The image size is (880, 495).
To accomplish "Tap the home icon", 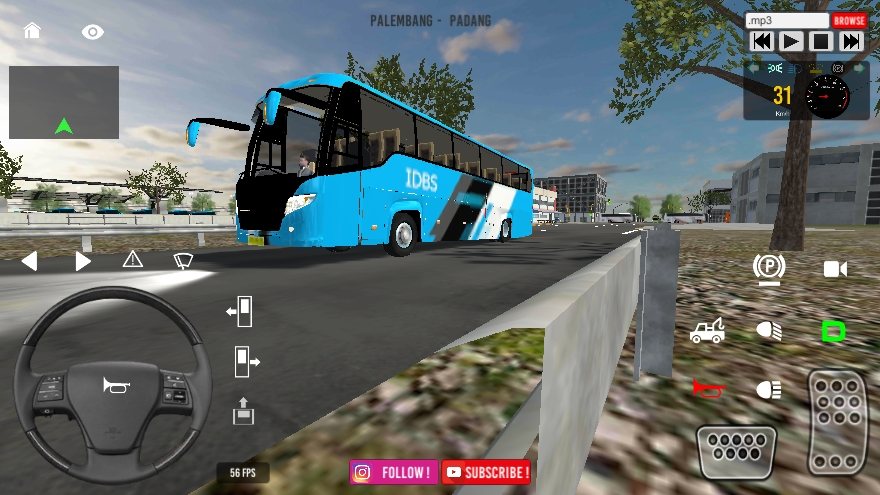I will pos(32,30).
